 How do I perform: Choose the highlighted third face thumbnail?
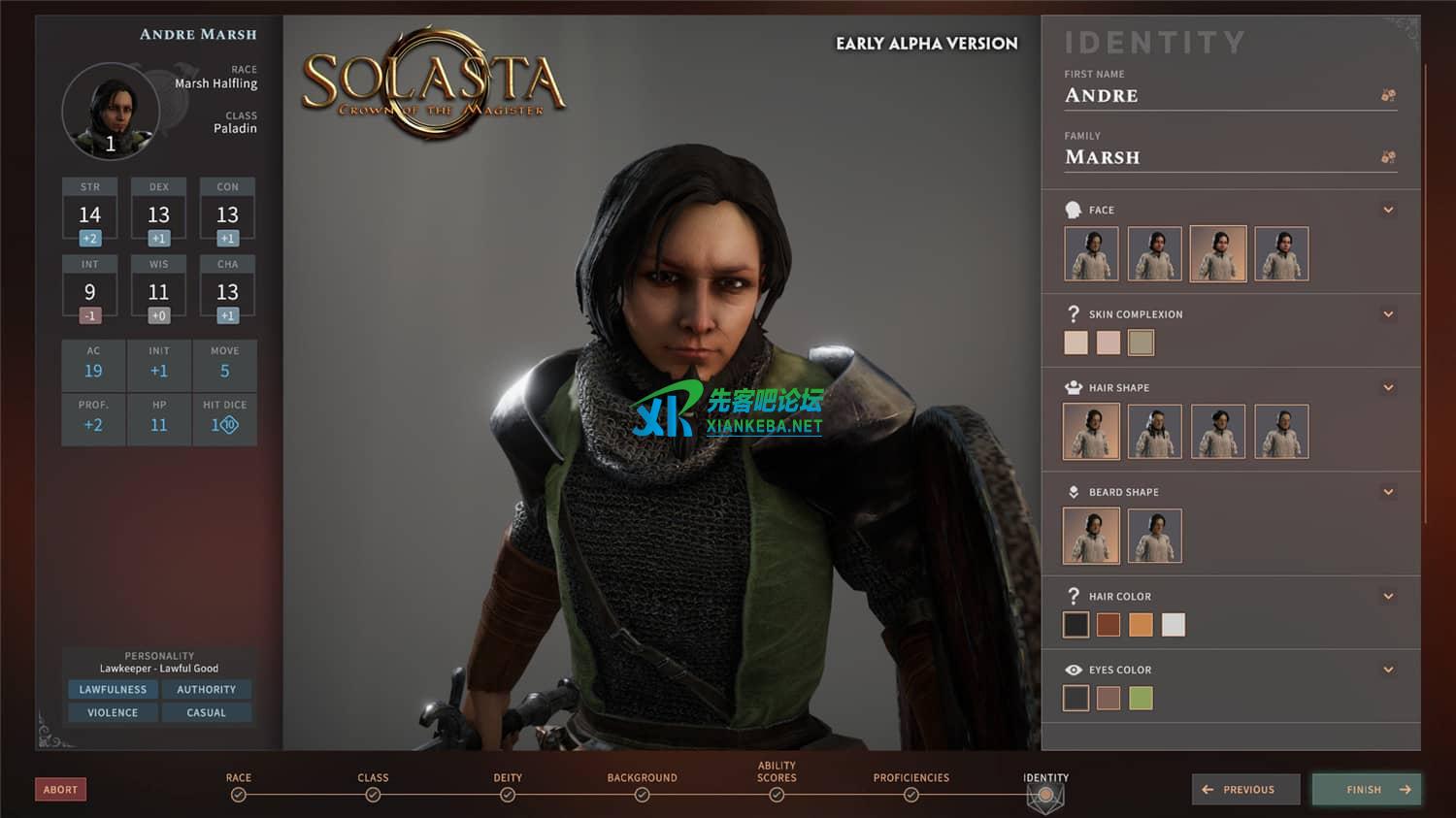1217,254
